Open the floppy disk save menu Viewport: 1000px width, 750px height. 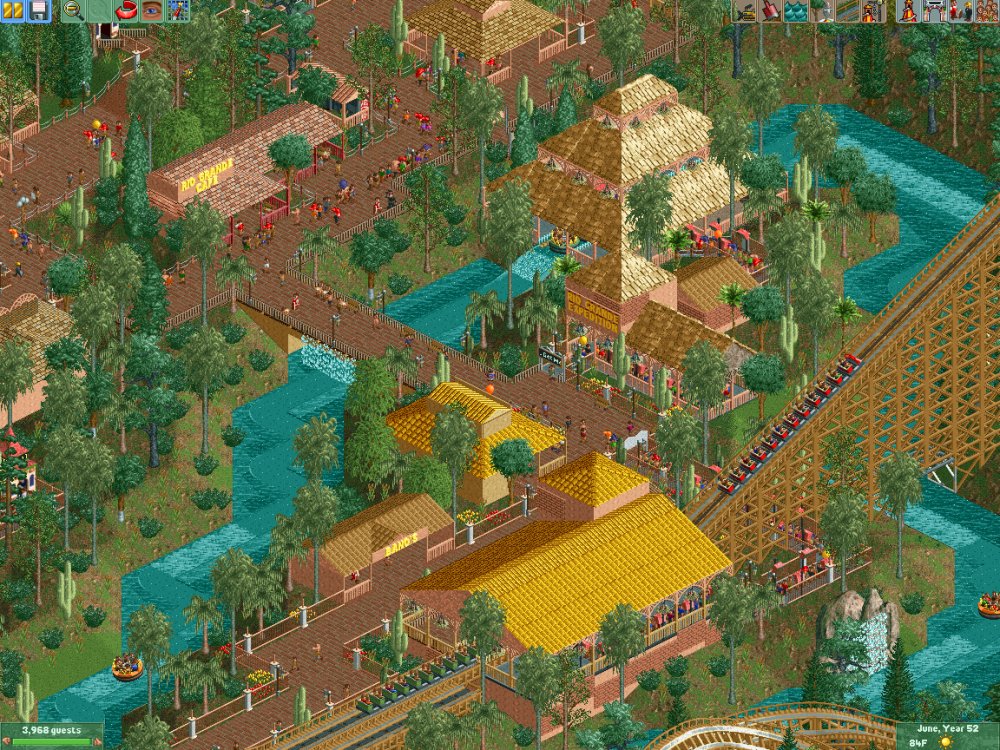click(39, 11)
